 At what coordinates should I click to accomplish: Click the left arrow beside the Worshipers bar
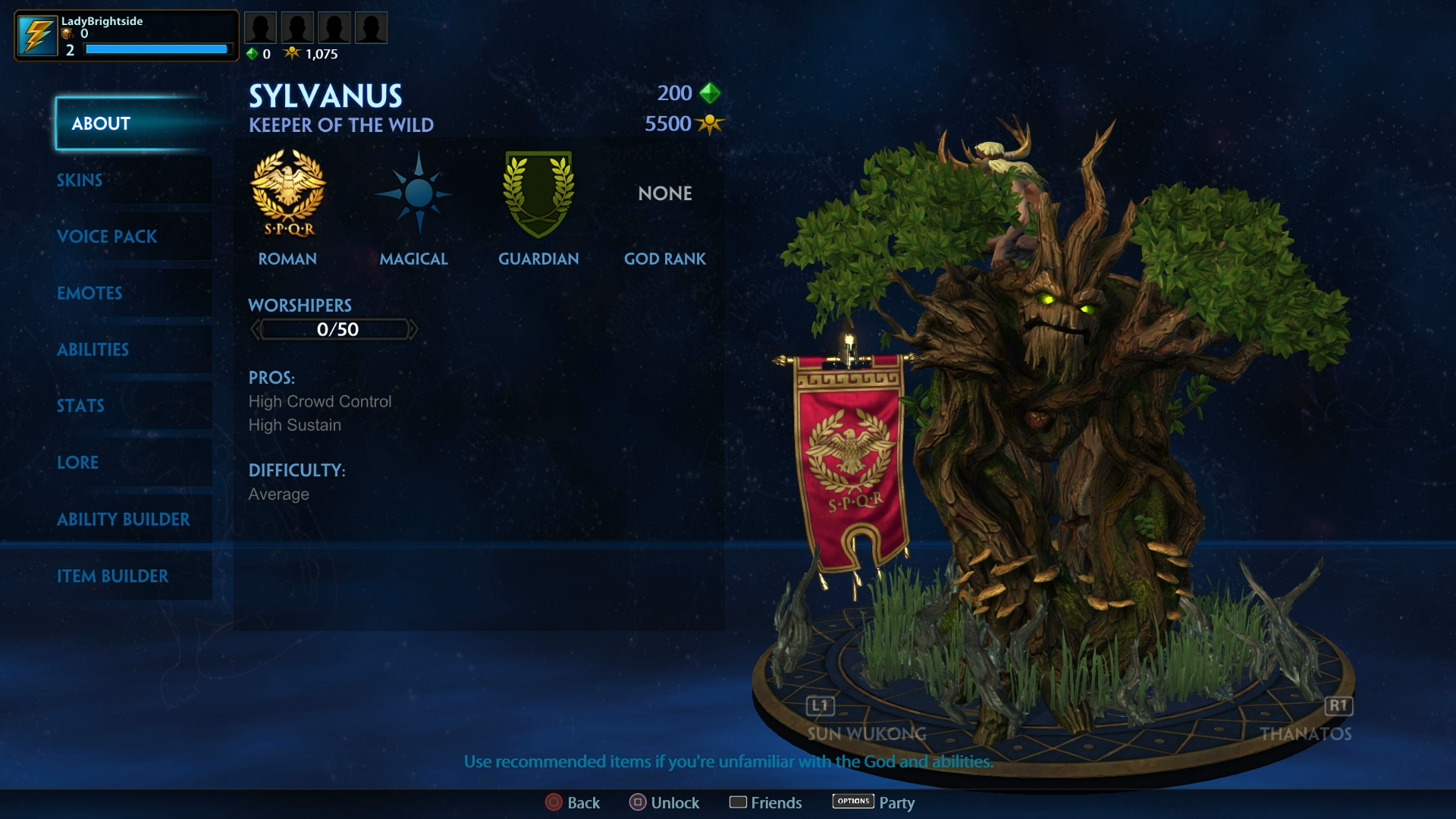point(255,329)
